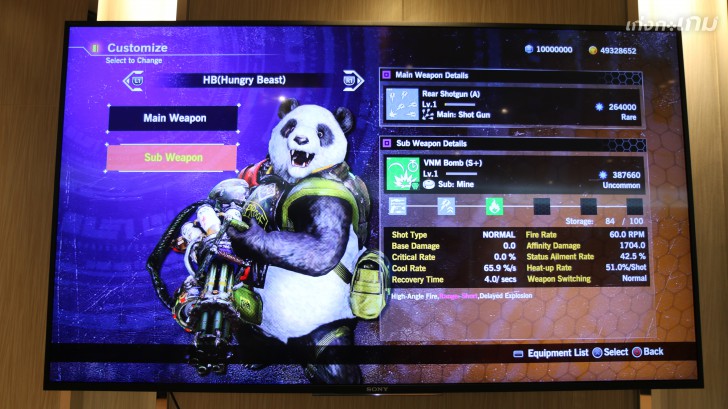Select the Main Weapon option

173,118
